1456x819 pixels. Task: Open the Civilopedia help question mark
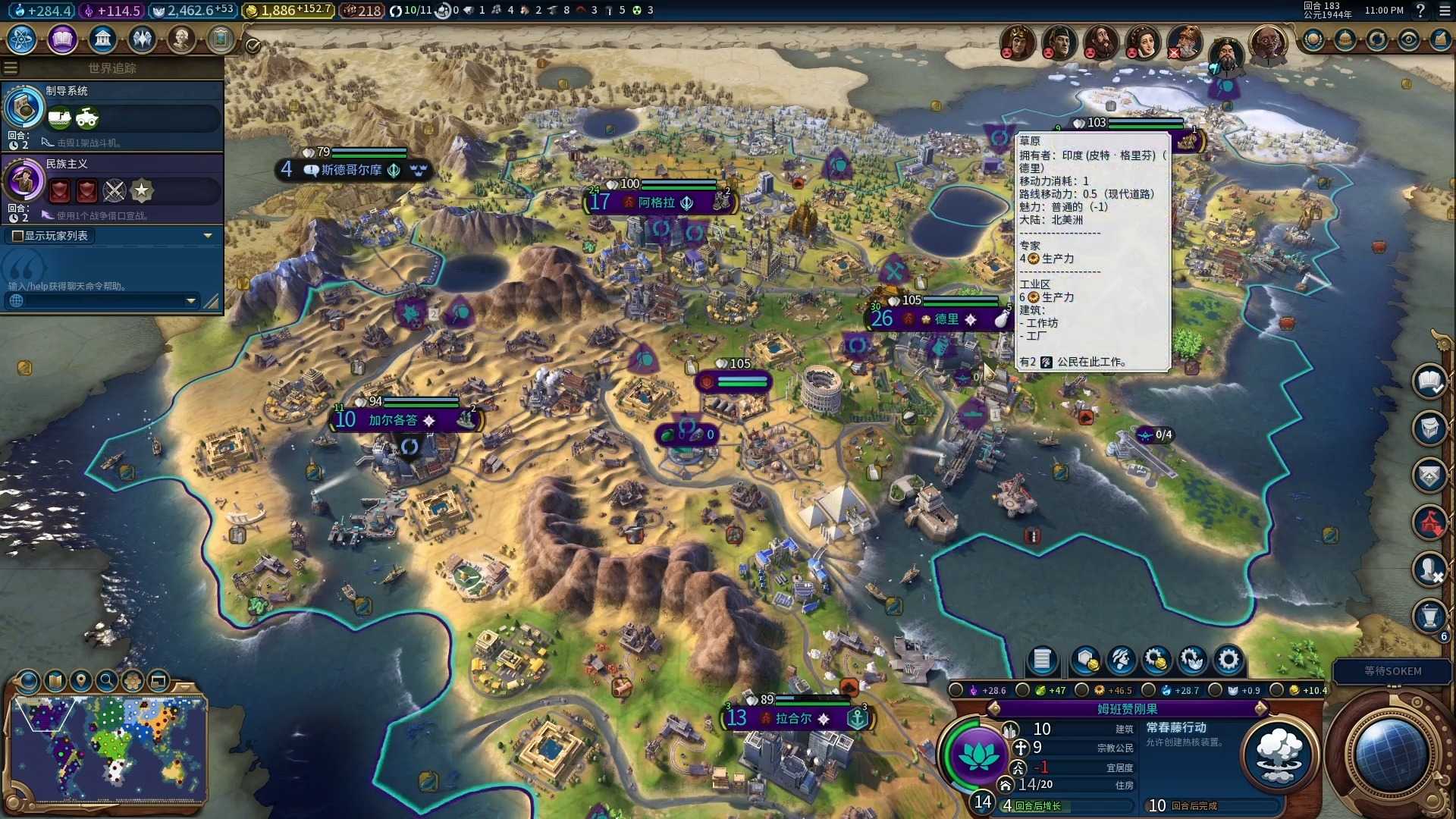point(1420,11)
